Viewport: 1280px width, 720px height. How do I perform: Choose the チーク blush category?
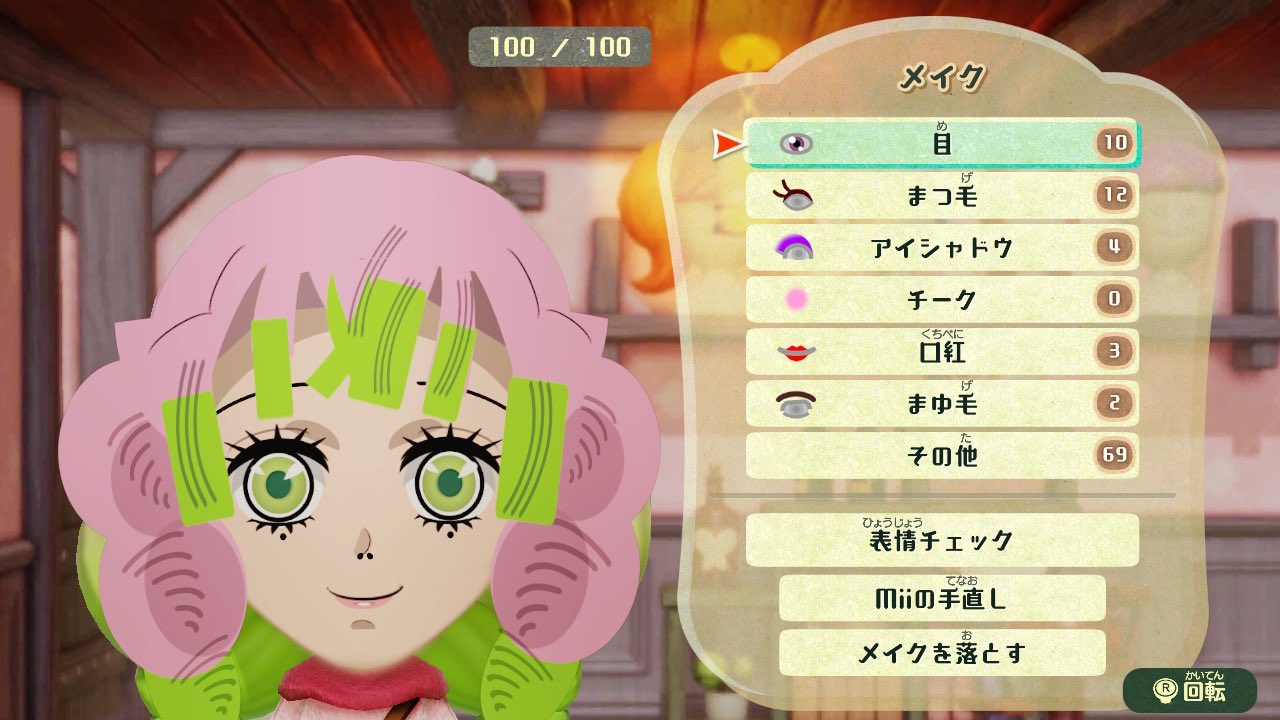tap(940, 299)
